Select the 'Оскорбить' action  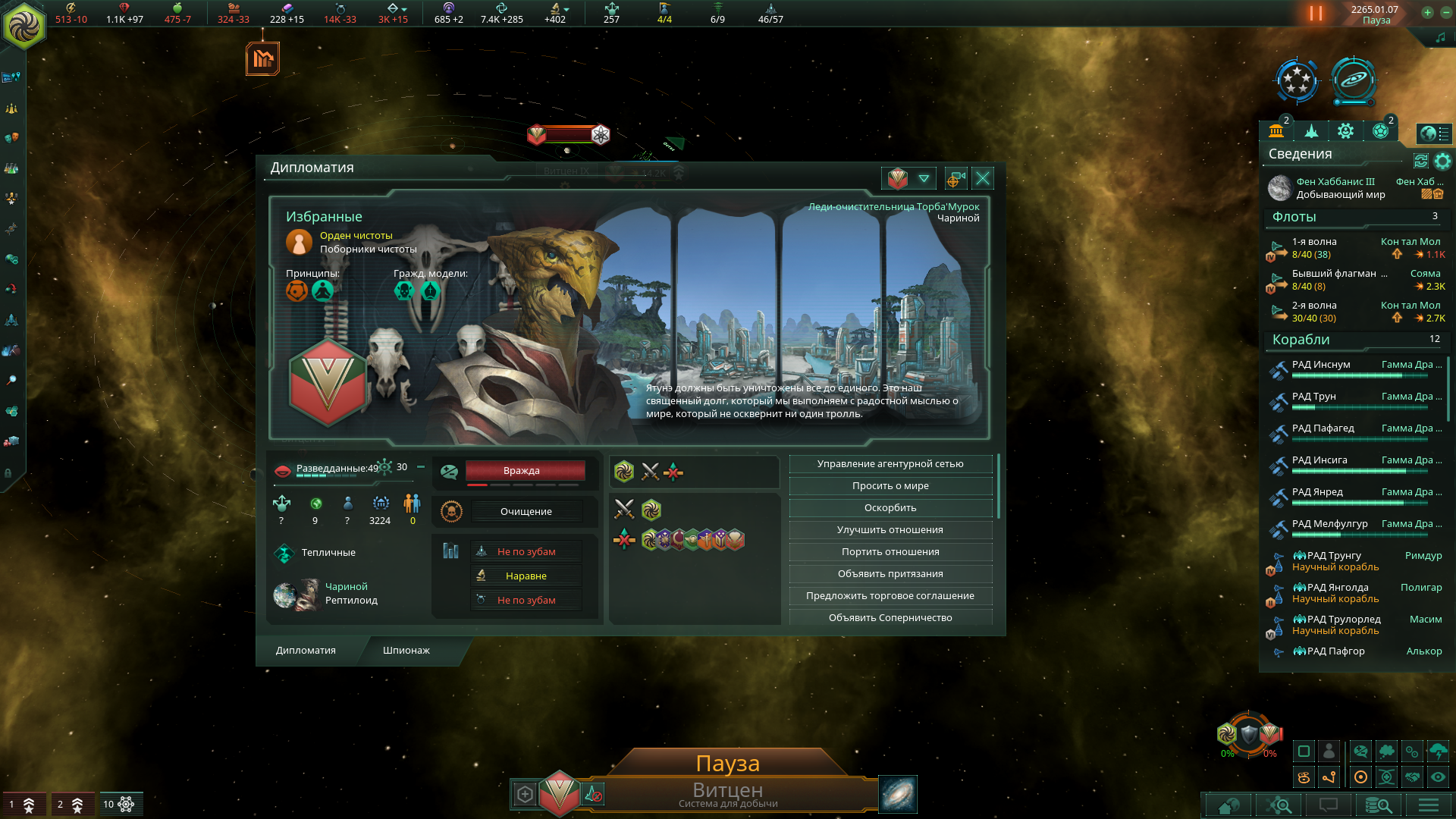point(890,508)
